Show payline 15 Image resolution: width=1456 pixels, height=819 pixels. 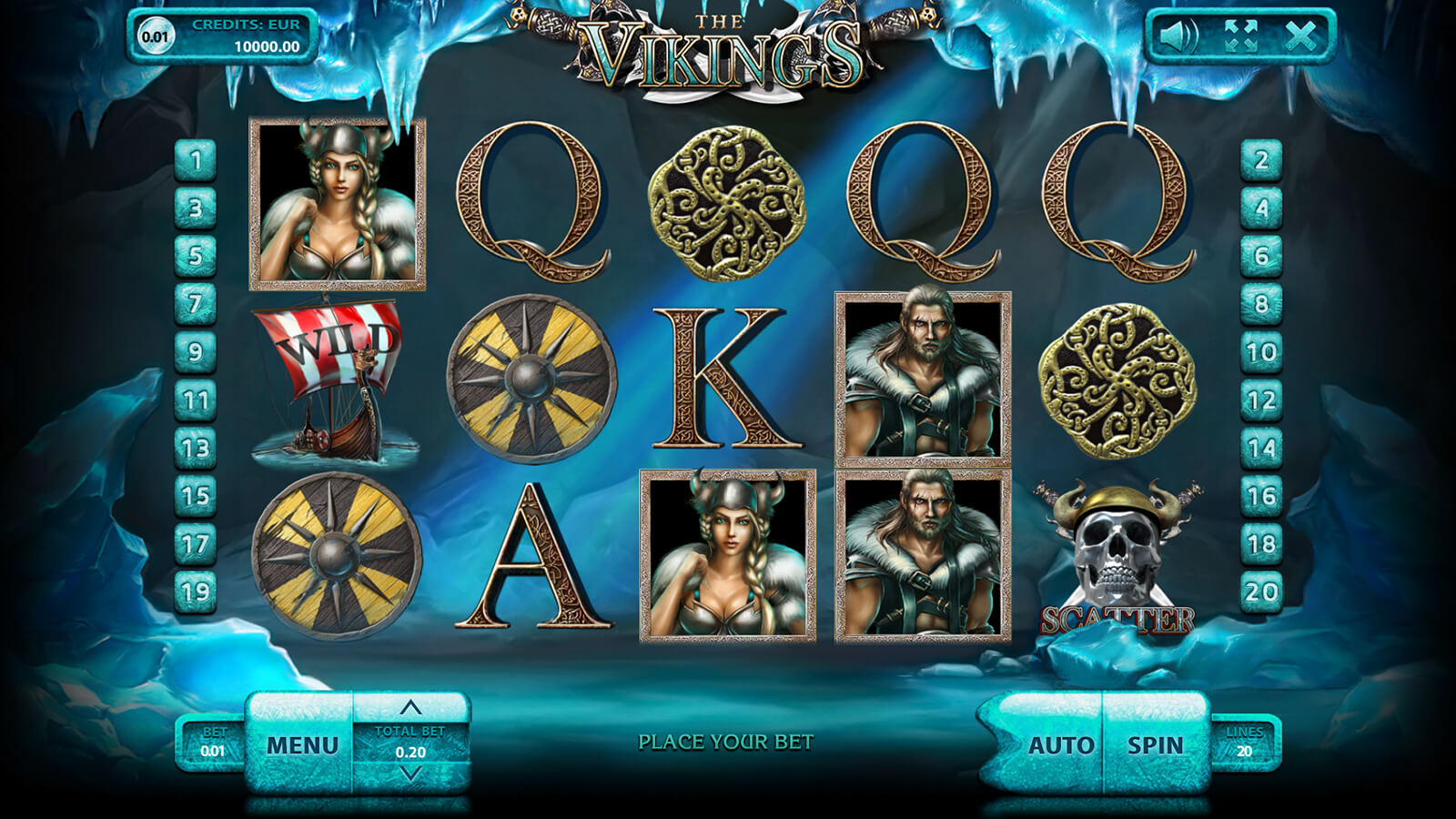pyautogui.click(x=195, y=496)
